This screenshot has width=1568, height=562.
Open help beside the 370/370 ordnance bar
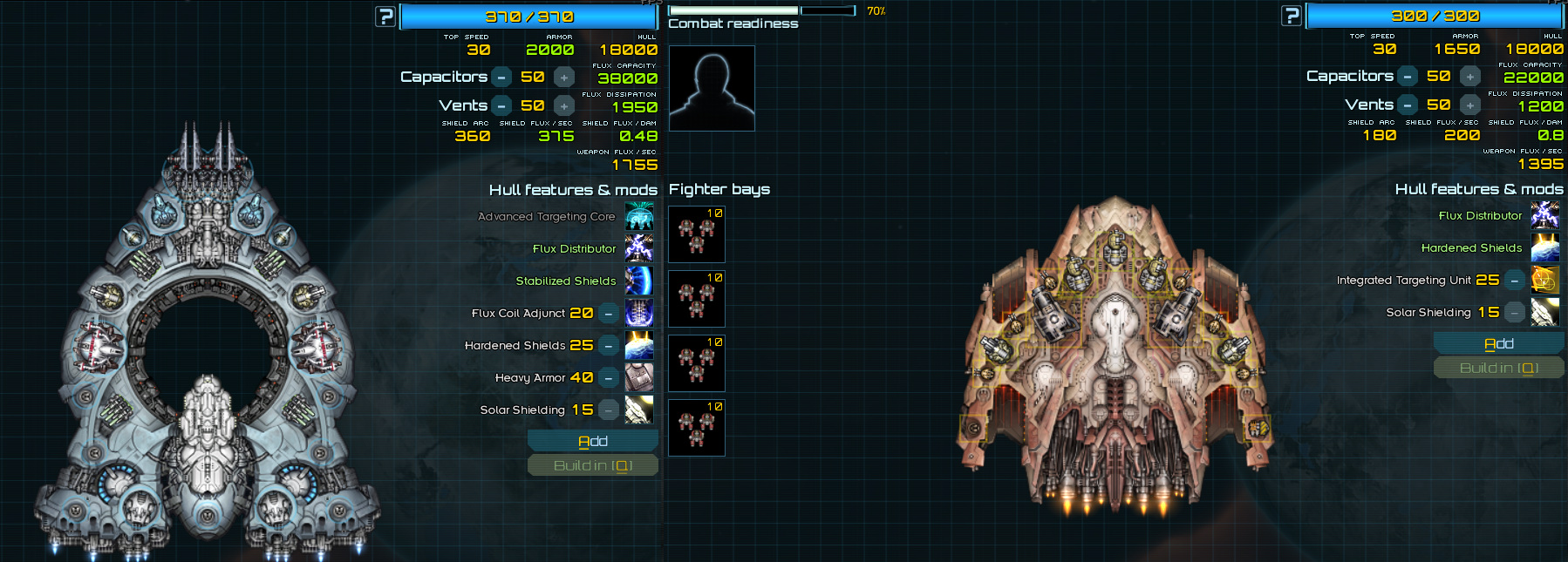click(x=385, y=17)
